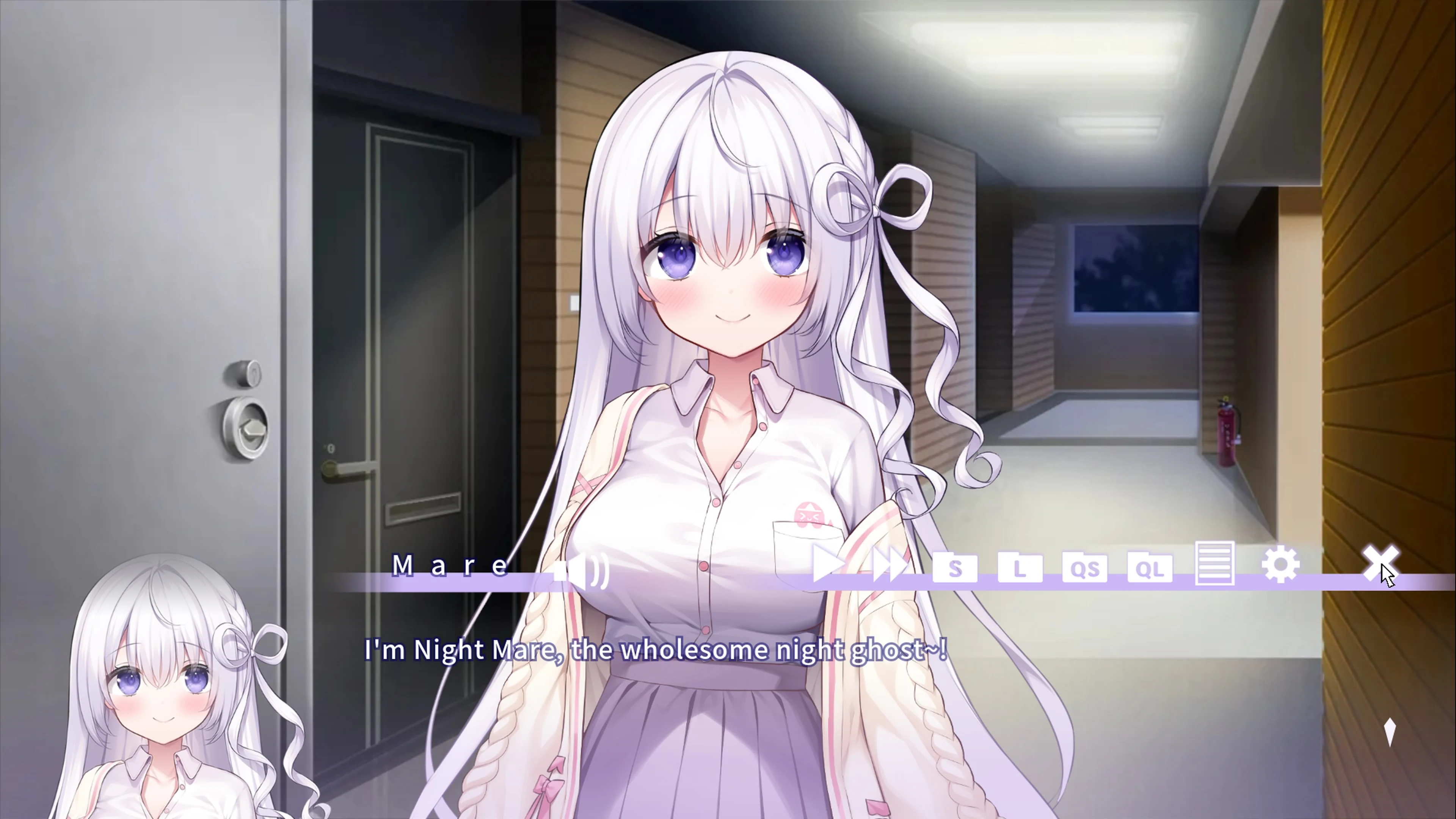
Task: Click the Mare name label
Action: click(x=450, y=565)
